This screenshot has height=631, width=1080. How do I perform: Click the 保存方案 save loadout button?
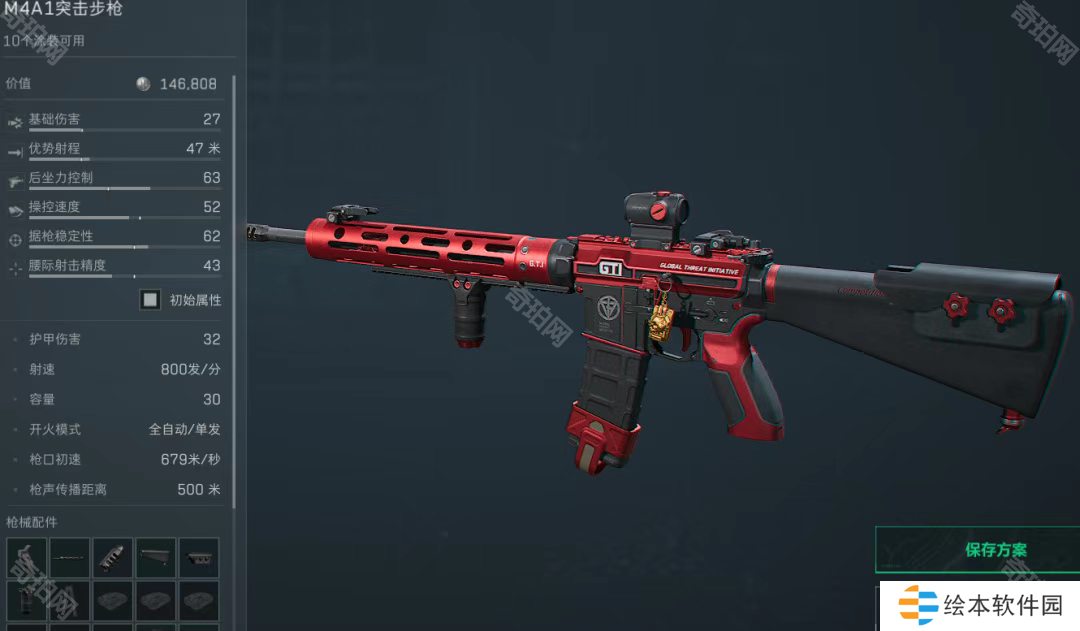pyautogui.click(x=977, y=549)
